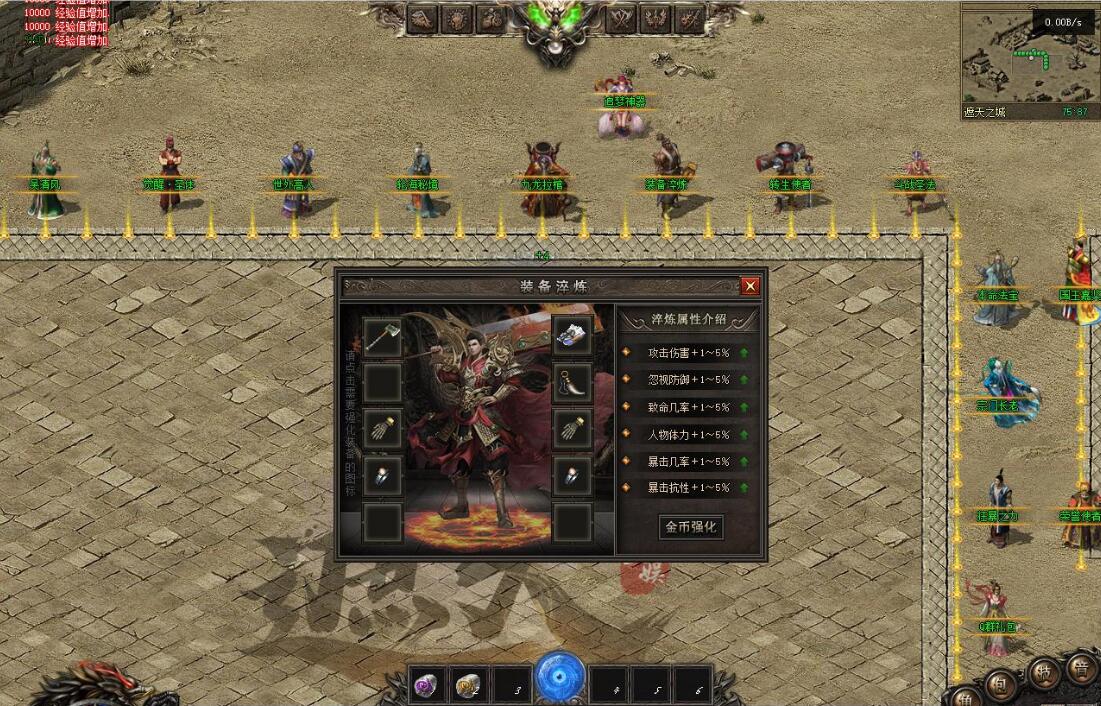
Task: Select the axe weapon equipment slot
Action: (383, 338)
